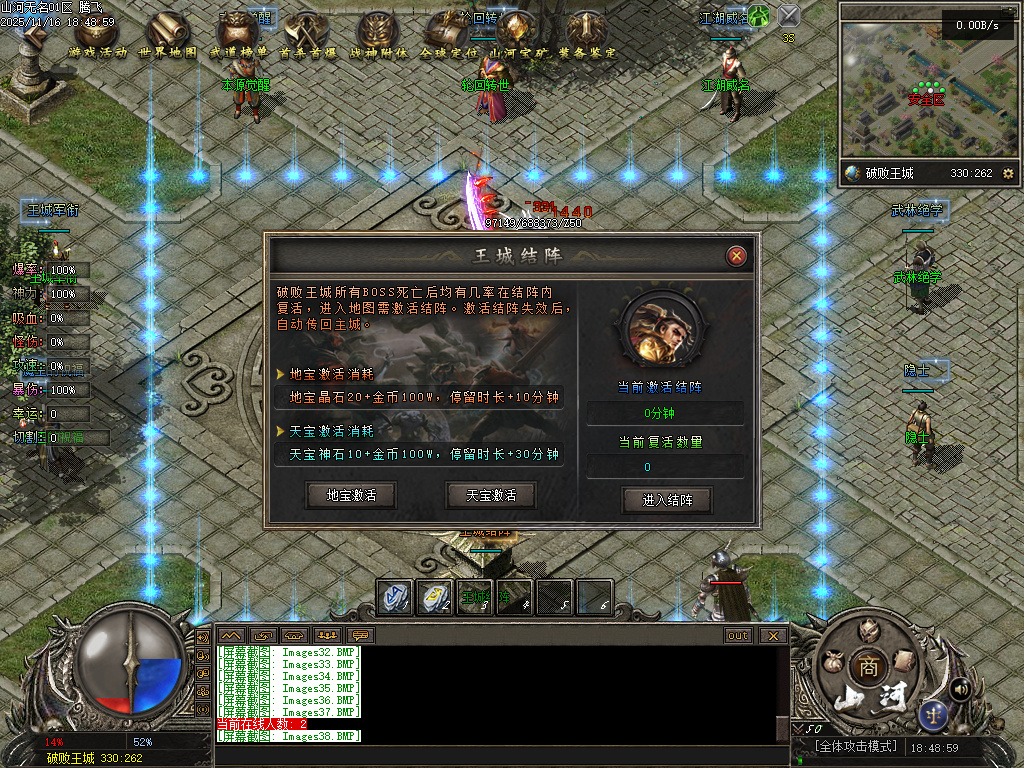Open the 游戏活动 menu
Image resolution: width=1024 pixels, height=768 pixels.
97,32
